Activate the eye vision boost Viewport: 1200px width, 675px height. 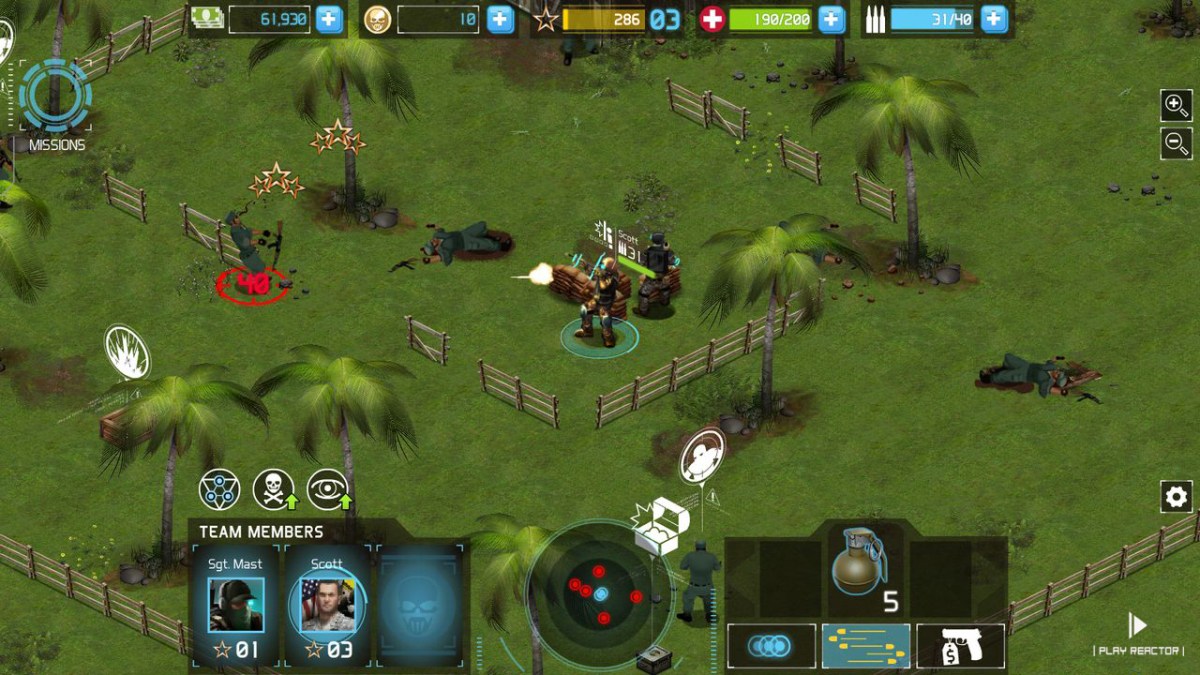pyautogui.click(x=327, y=488)
